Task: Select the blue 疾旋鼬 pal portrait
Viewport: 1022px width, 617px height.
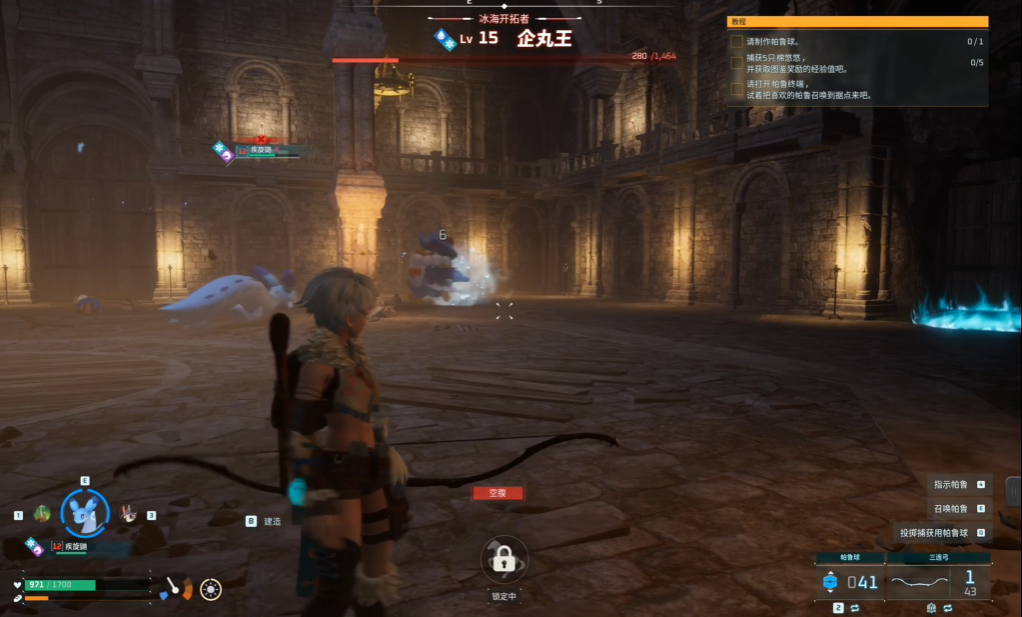Action: point(85,513)
